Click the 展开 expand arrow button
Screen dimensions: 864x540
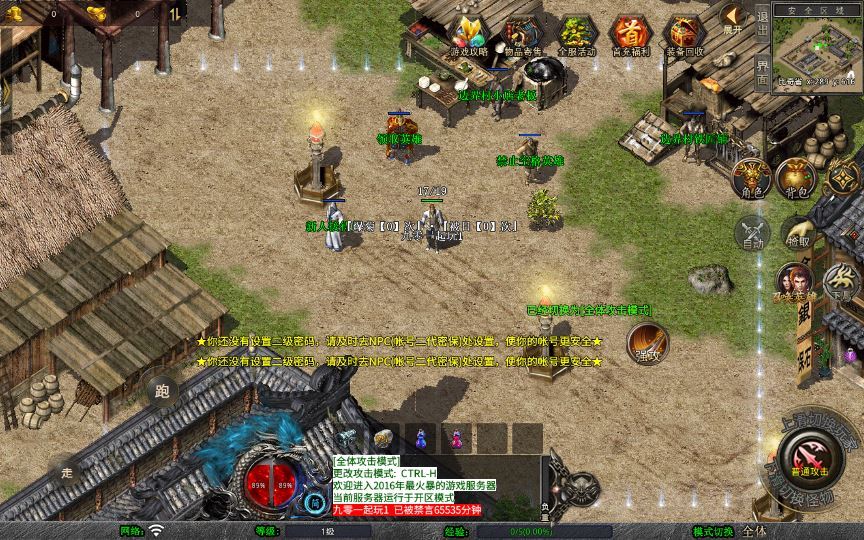coord(734,18)
